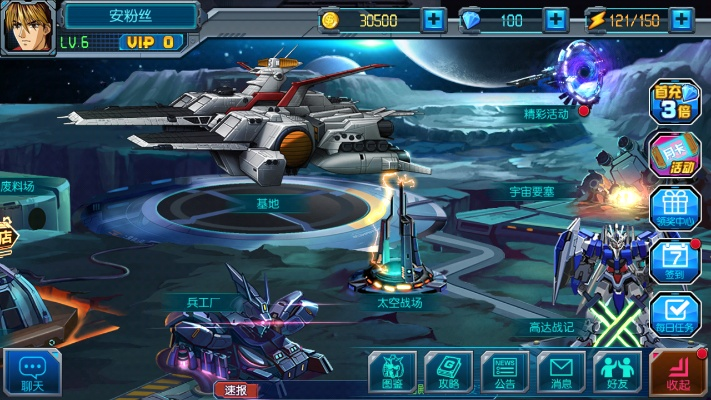The height and width of the screenshot is (400, 711).
Task: Open the 领奖中心 reward center
Action: click(x=675, y=207)
